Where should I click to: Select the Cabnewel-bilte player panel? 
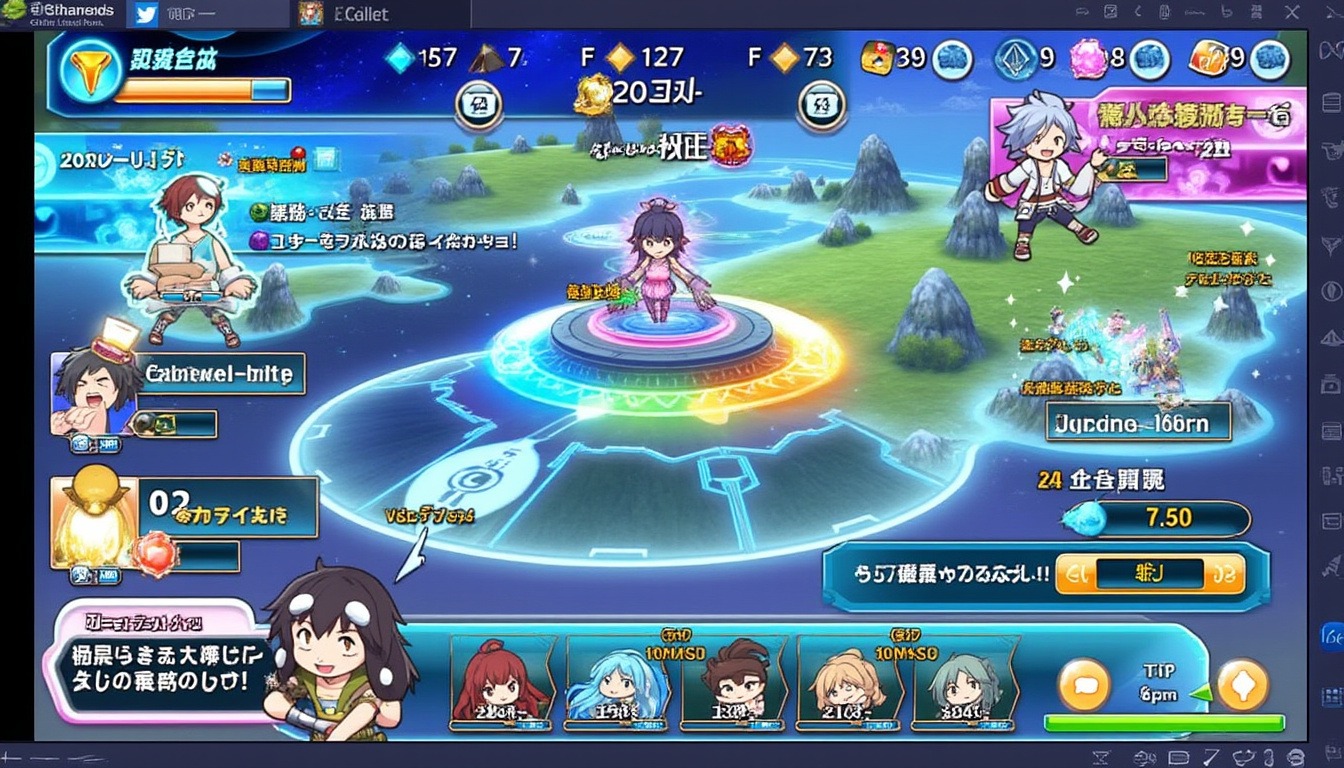[218, 375]
